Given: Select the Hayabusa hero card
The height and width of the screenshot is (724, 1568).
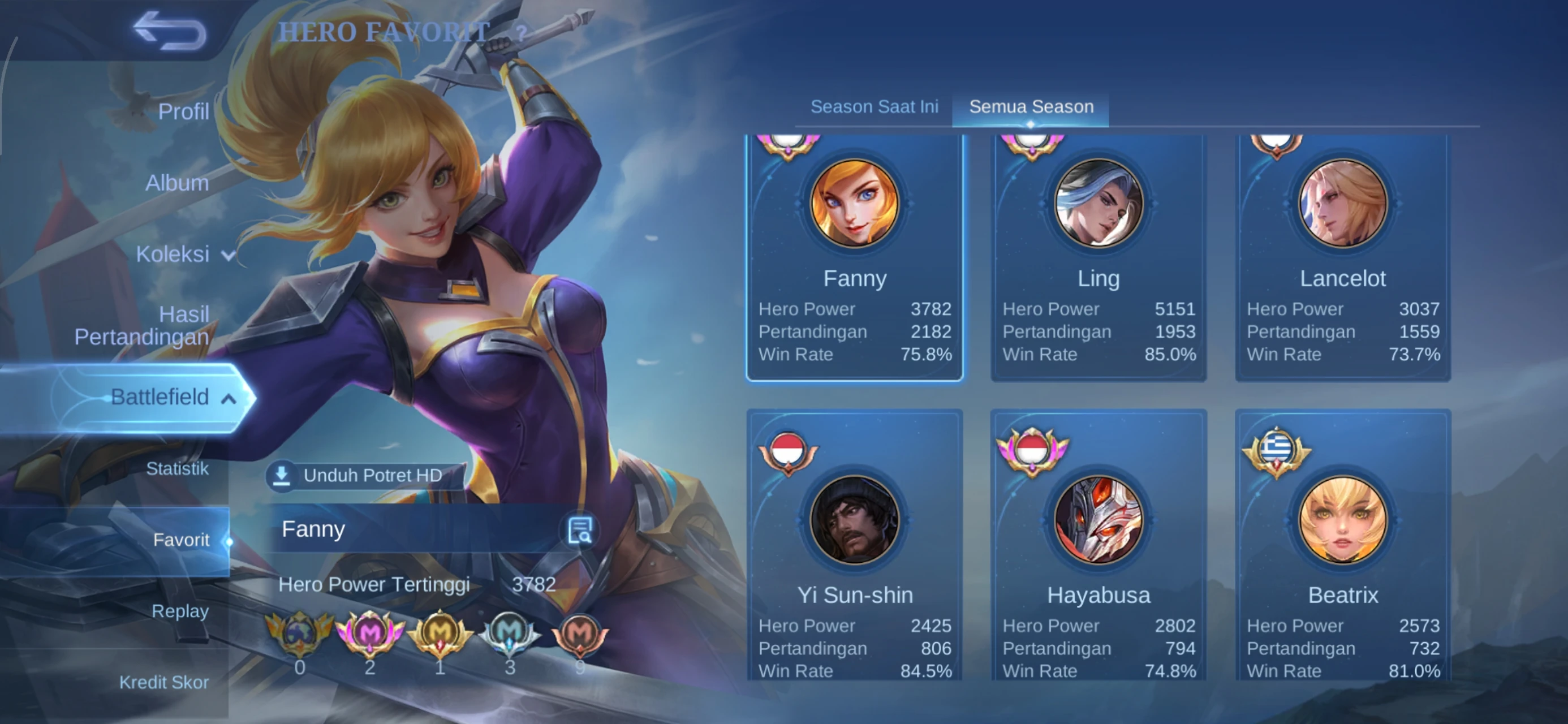Looking at the screenshot, I should [x=1099, y=548].
